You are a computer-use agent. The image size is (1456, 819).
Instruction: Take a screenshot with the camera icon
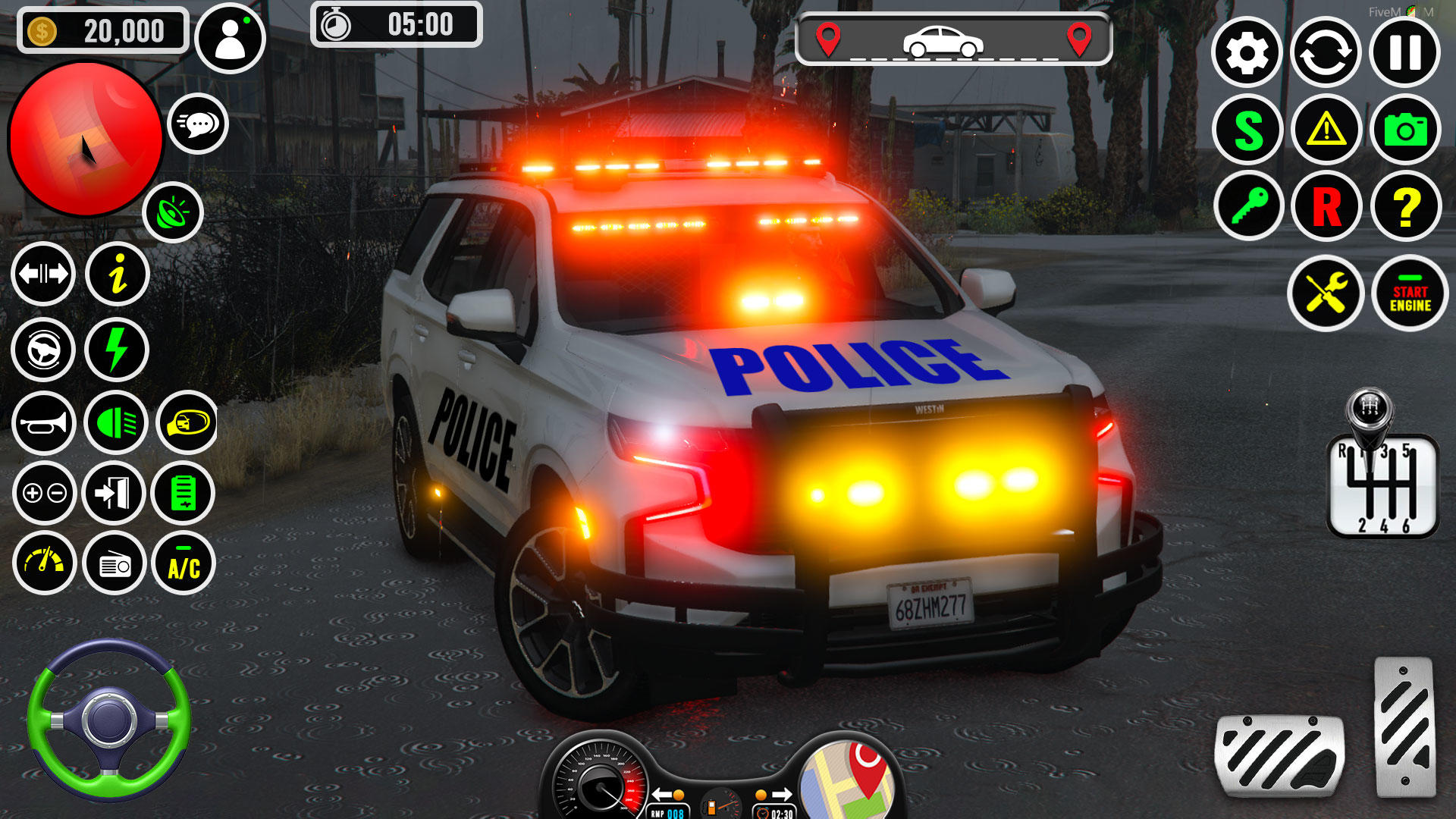point(1404,130)
